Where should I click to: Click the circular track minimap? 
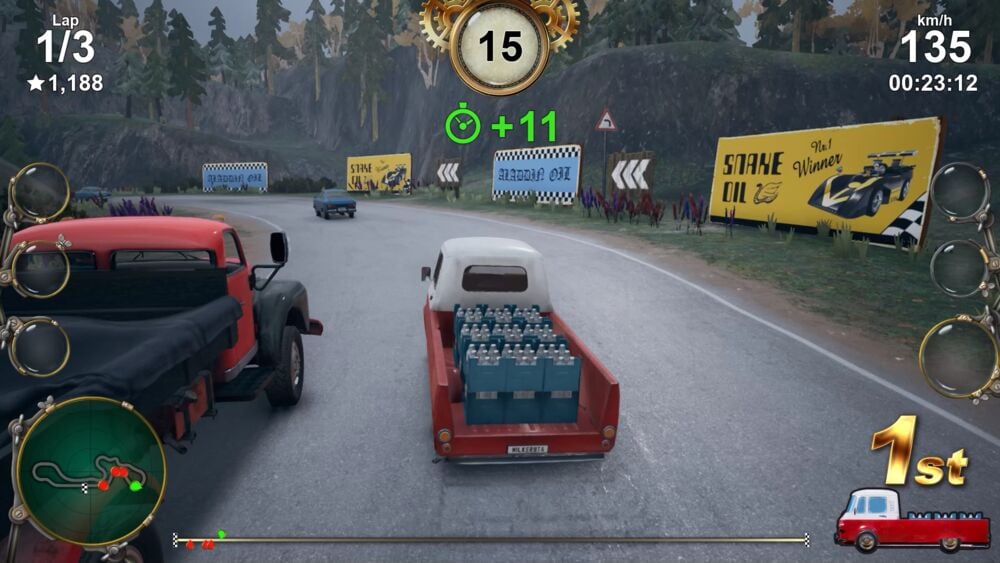tap(90, 472)
